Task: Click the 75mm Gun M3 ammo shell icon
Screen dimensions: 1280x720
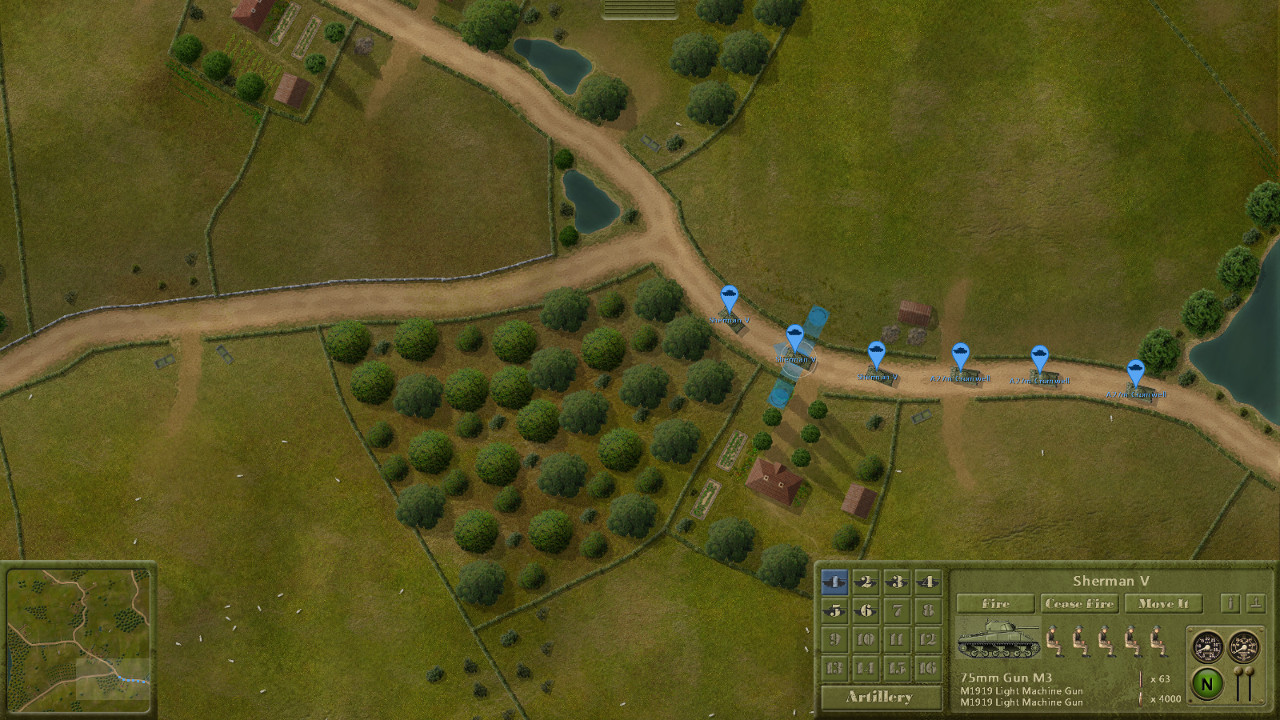Action: click(x=1141, y=678)
